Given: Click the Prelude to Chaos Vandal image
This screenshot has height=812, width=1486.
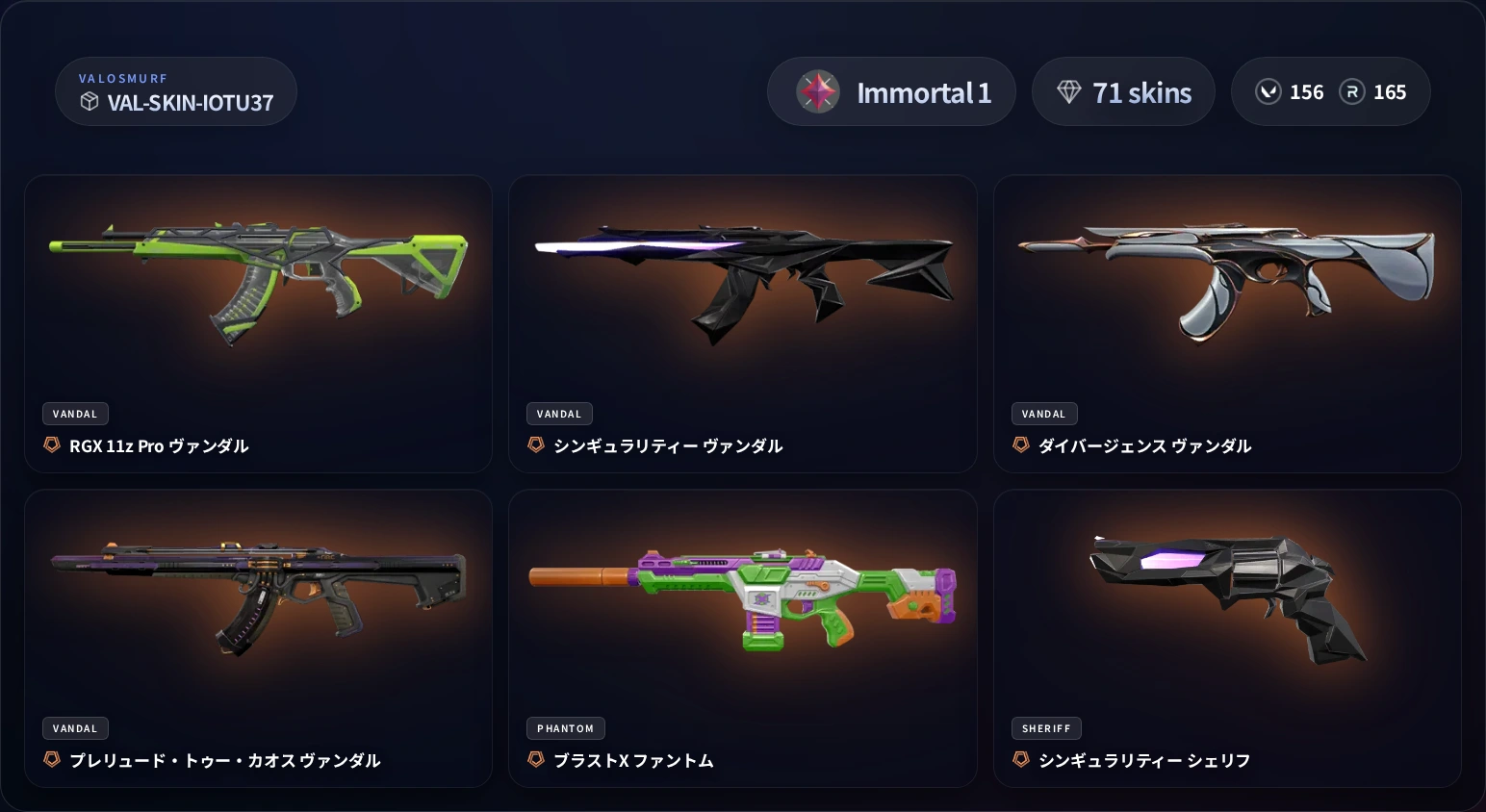Looking at the screenshot, I should [x=259, y=592].
